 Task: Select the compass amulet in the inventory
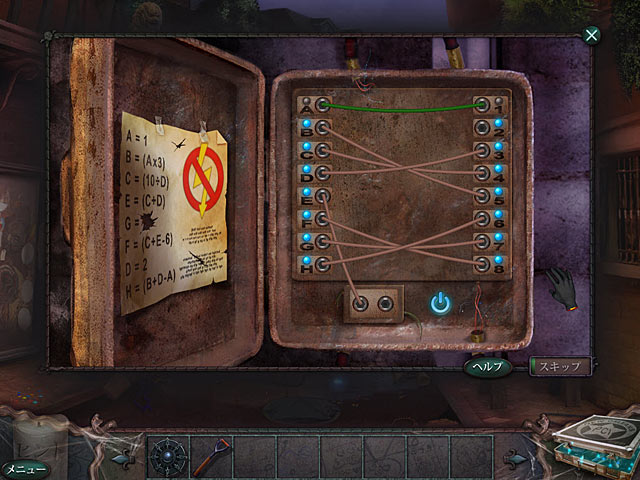click(166, 453)
